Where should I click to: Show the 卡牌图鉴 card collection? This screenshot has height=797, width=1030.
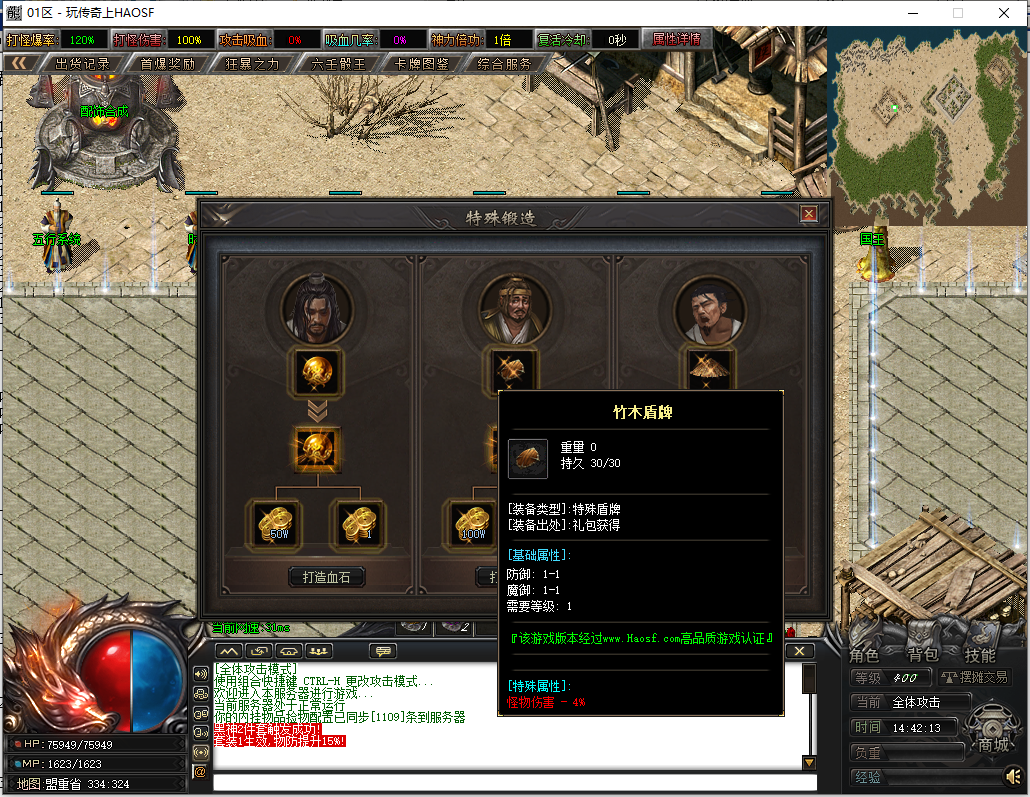point(422,64)
